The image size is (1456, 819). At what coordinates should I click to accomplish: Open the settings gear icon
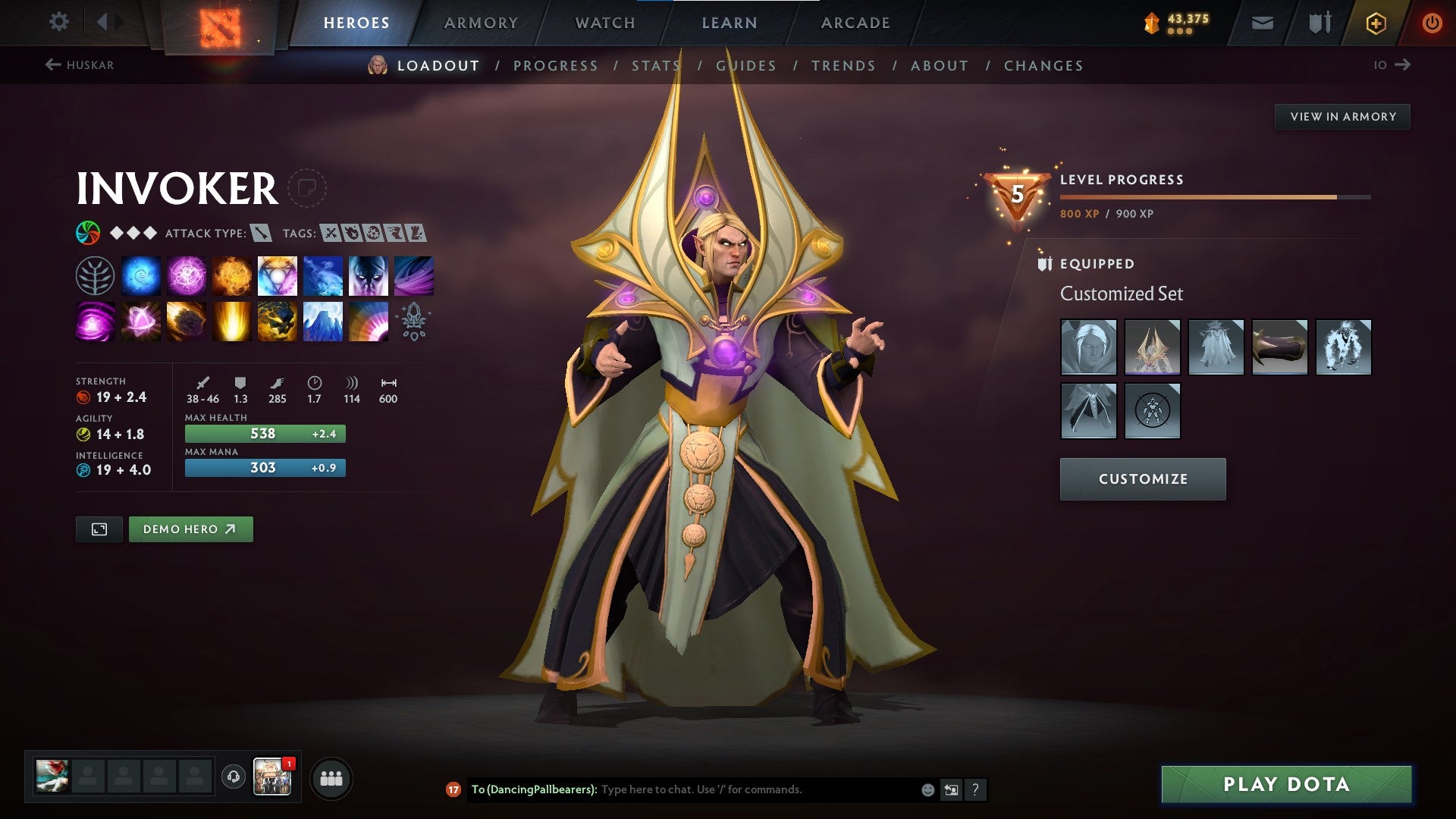pyautogui.click(x=58, y=23)
